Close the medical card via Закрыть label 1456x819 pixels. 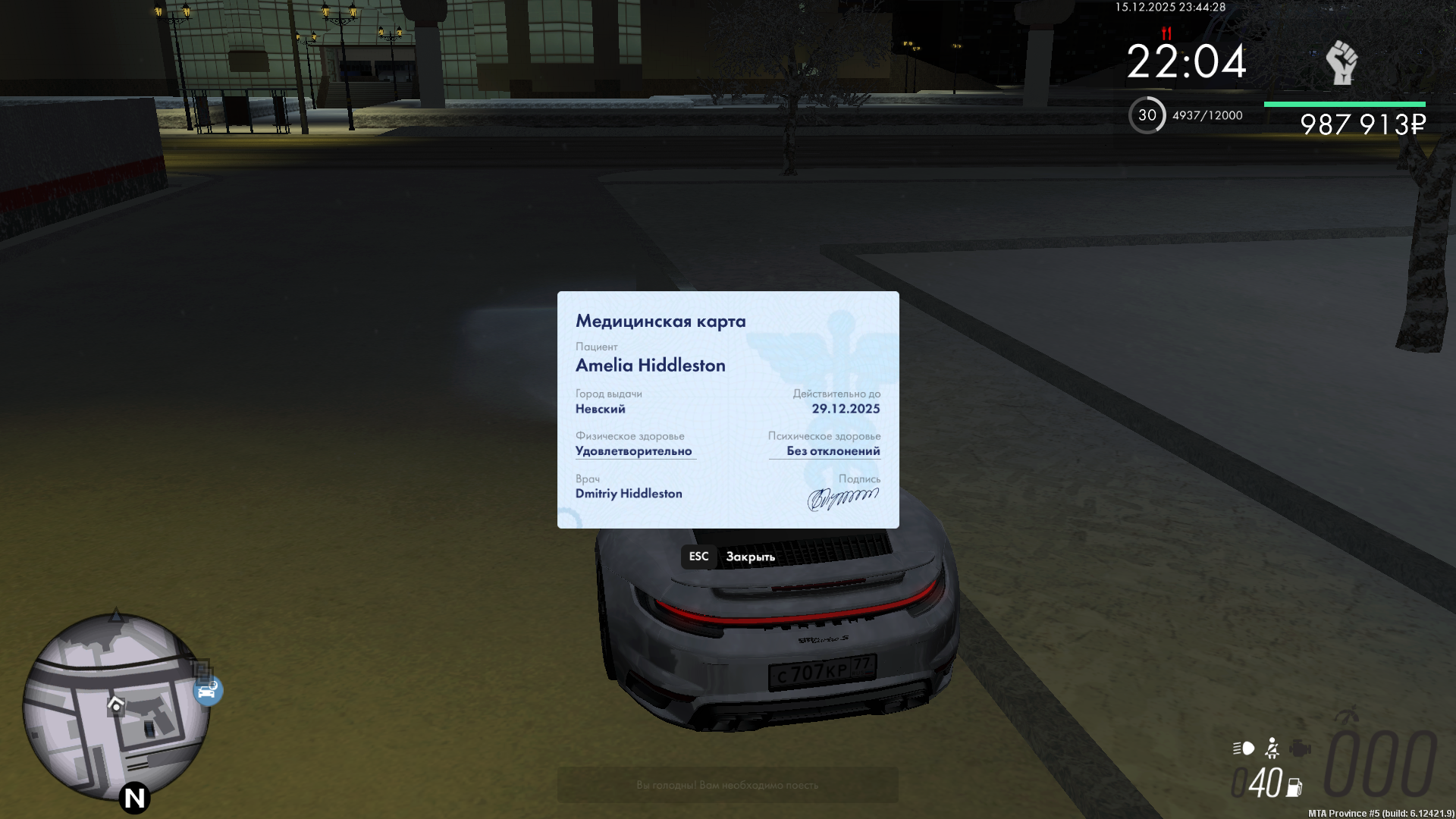point(750,557)
